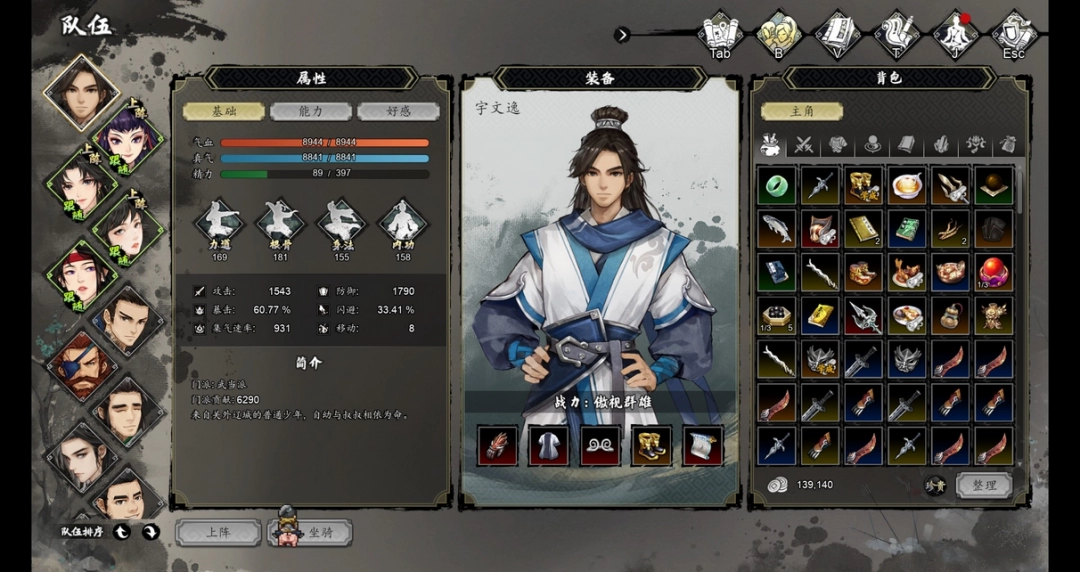The image size is (1080, 572).
Task: Click the open book journal icon
Action: [838, 33]
